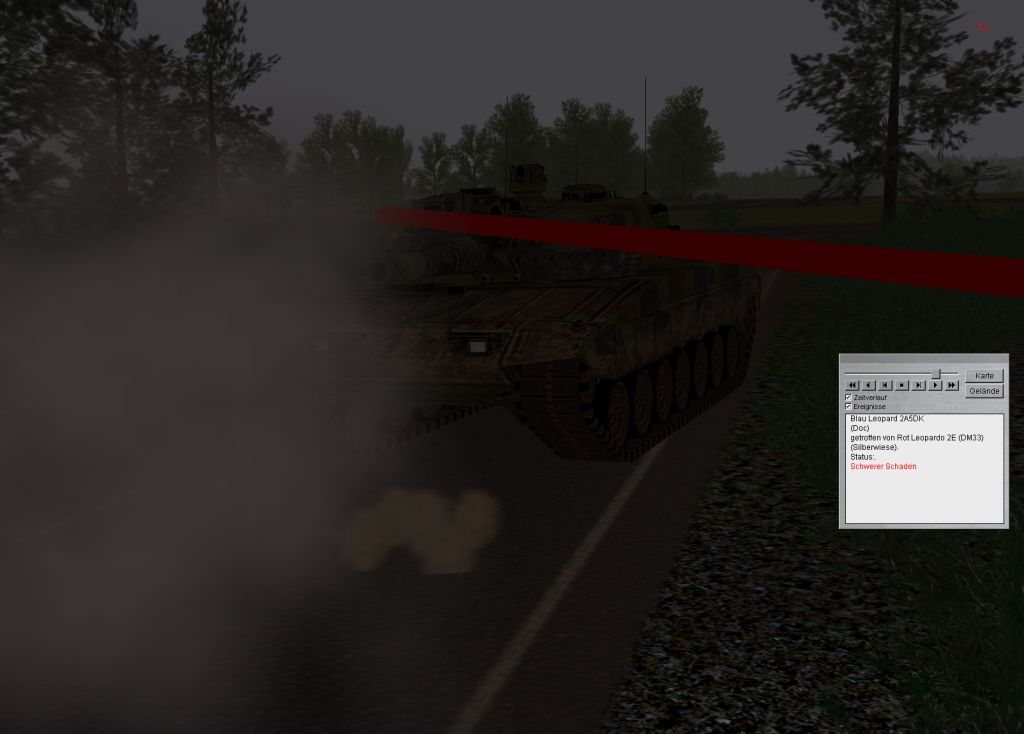Step forward to the next replay event
1024x734 pixels.
(x=918, y=385)
